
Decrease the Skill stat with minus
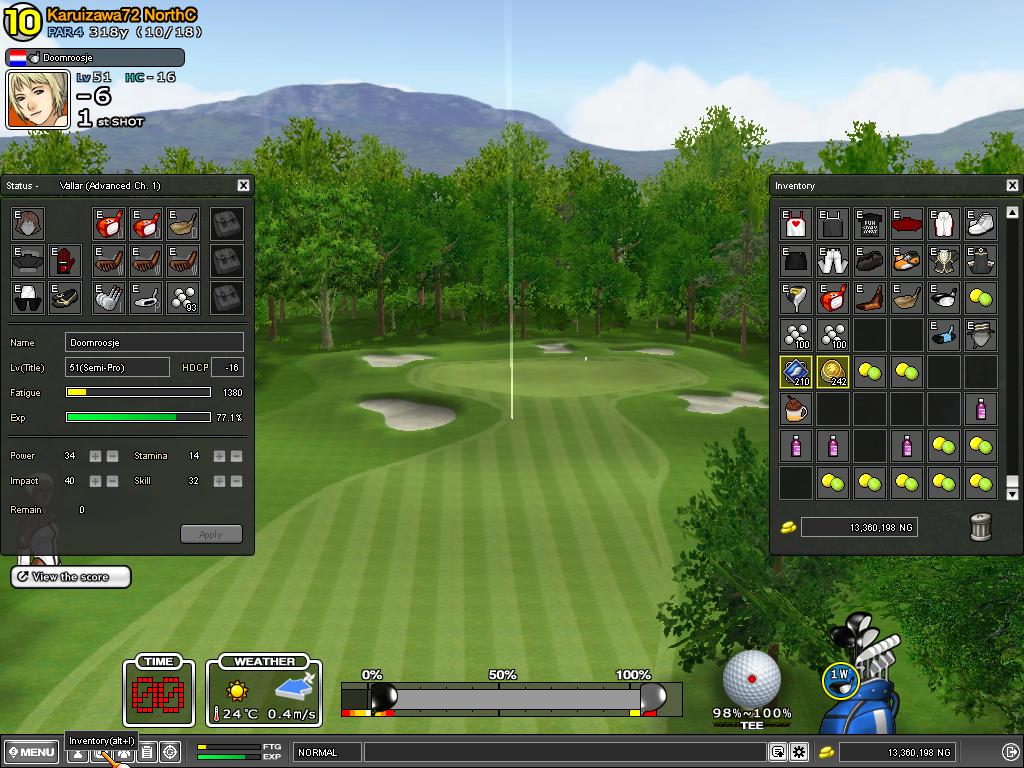[x=236, y=481]
